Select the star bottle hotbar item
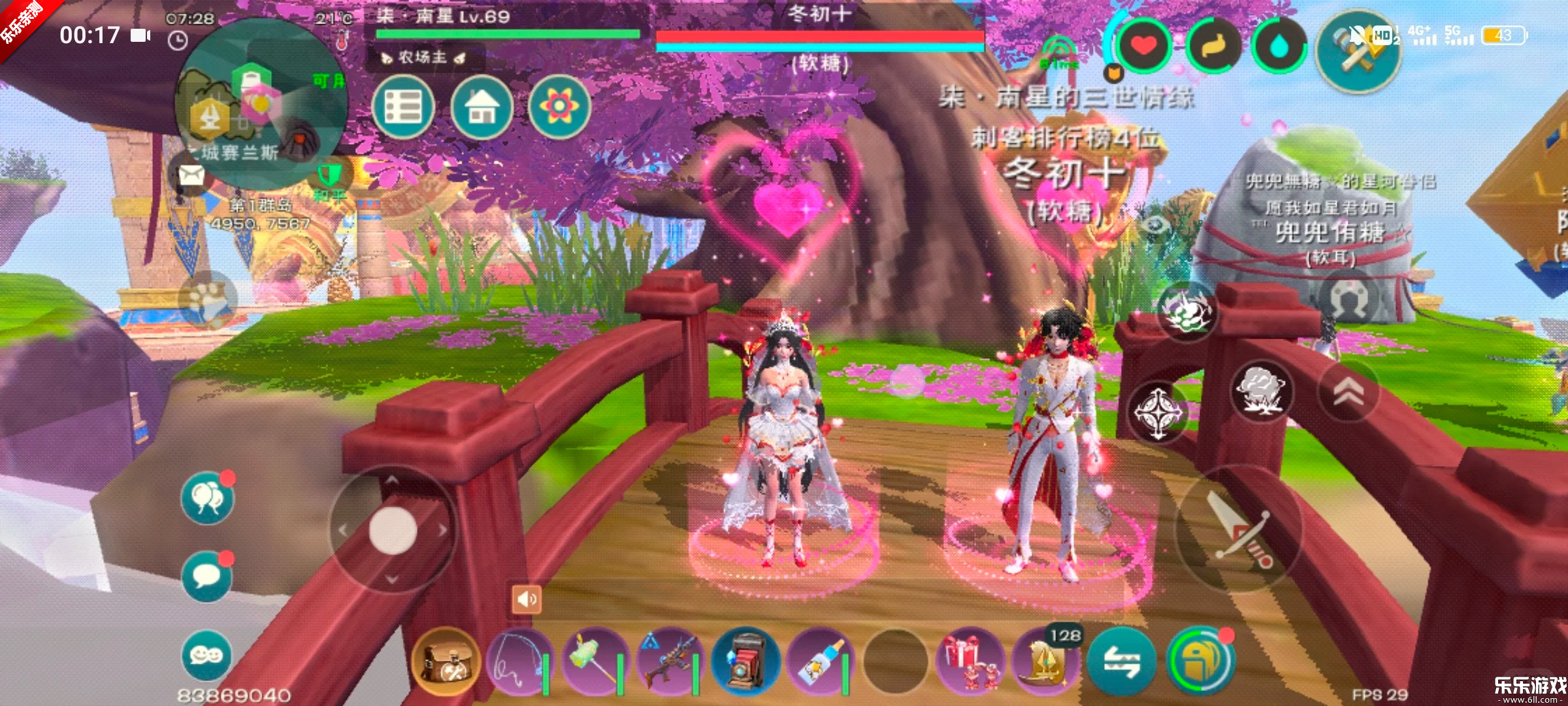This screenshot has width=1568, height=706. (x=821, y=662)
